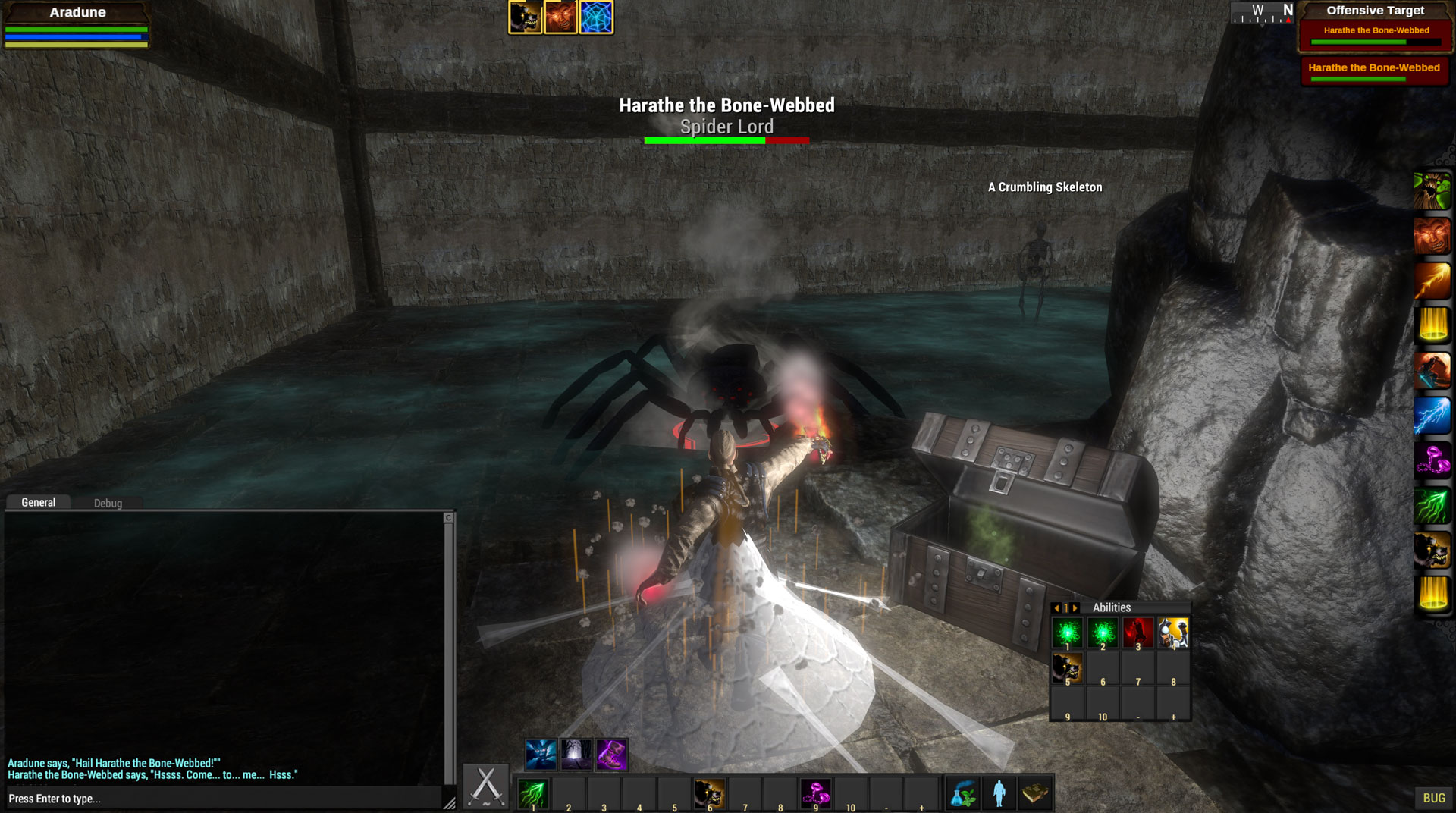Select Harathe the Bone-Webbed offensive target frame
Screen dimensions: 1456x813
click(x=1376, y=33)
